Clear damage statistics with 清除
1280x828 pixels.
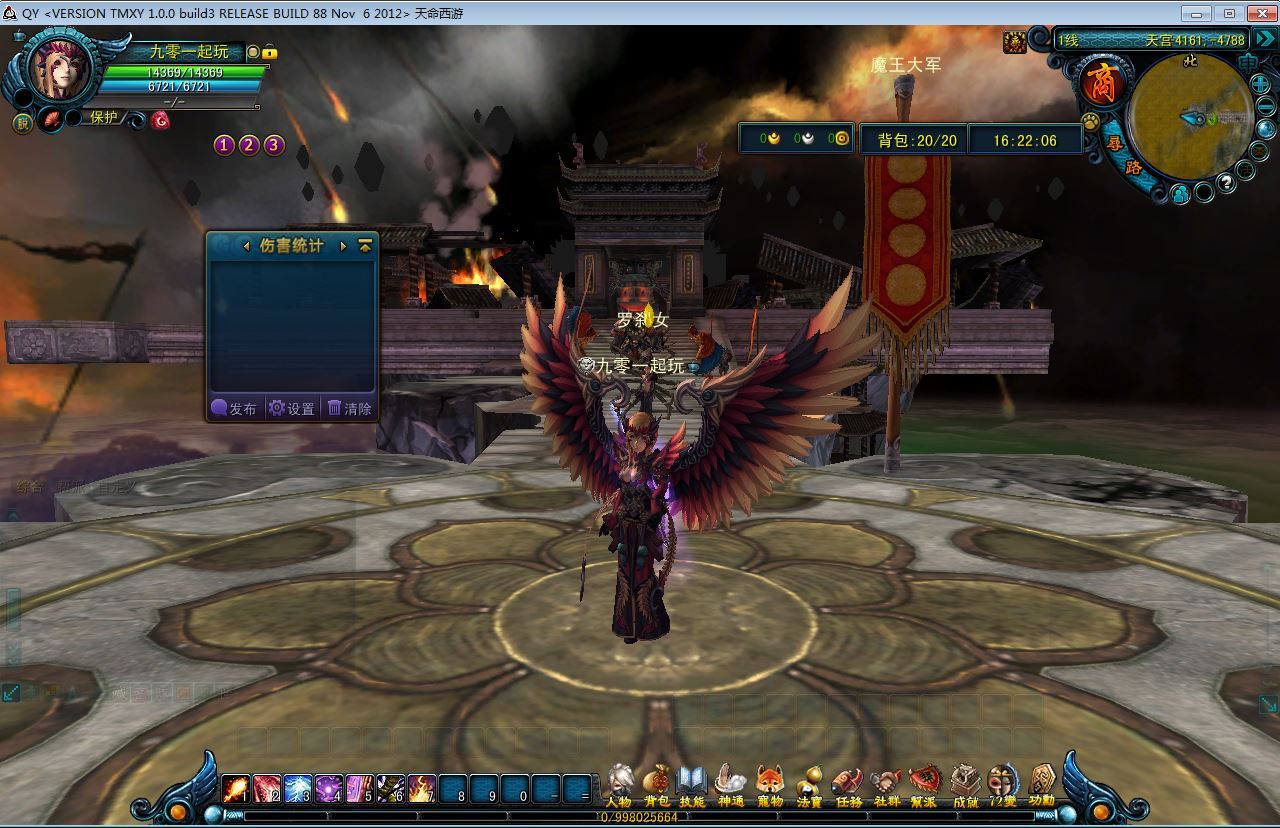point(349,408)
